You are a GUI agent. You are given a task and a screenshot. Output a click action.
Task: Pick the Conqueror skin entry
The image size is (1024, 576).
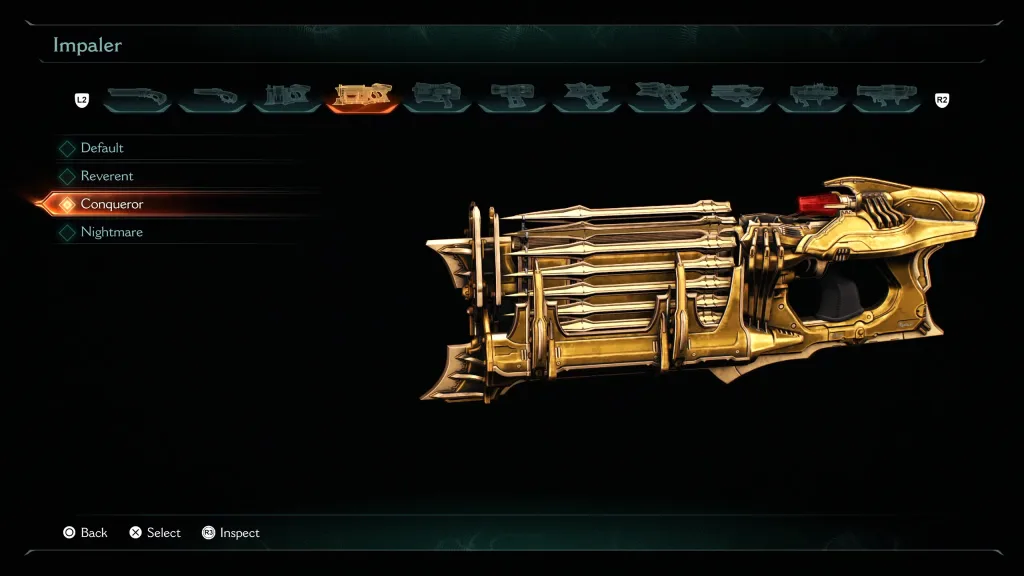coord(112,204)
